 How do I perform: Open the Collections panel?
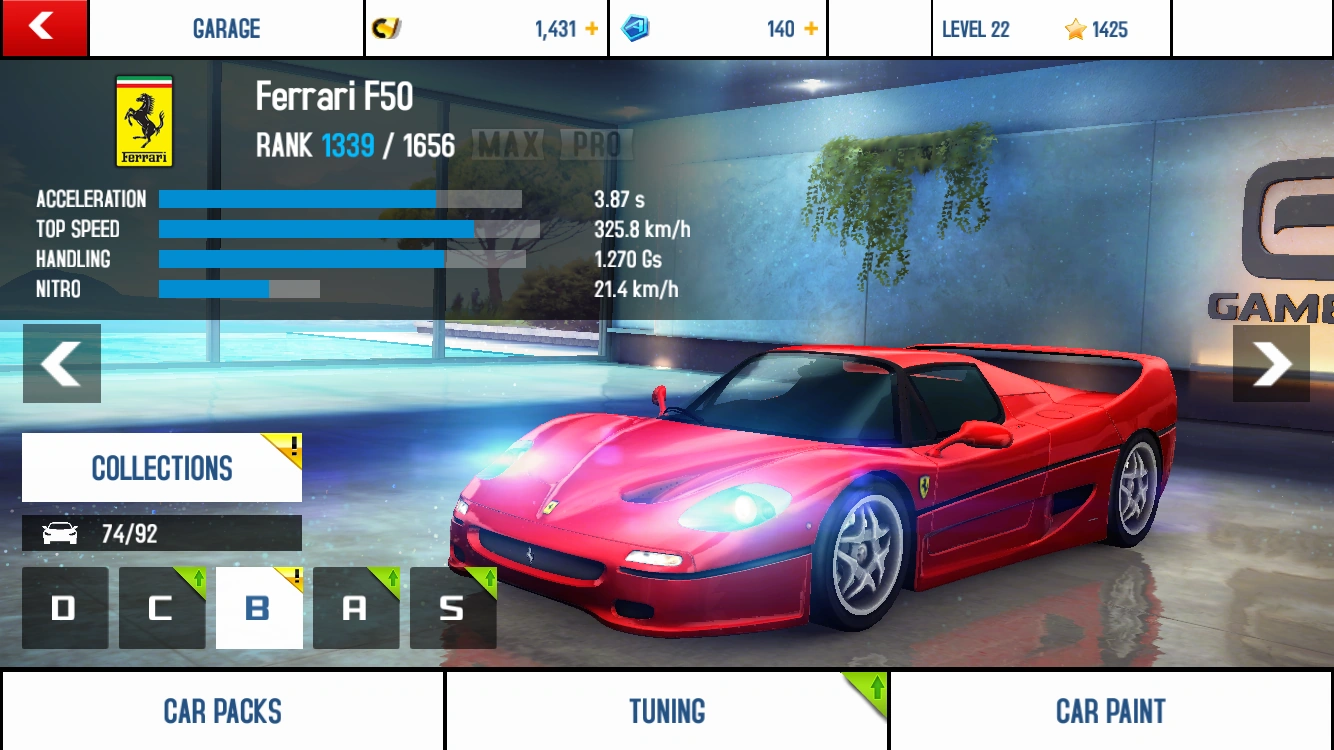(x=162, y=468)
